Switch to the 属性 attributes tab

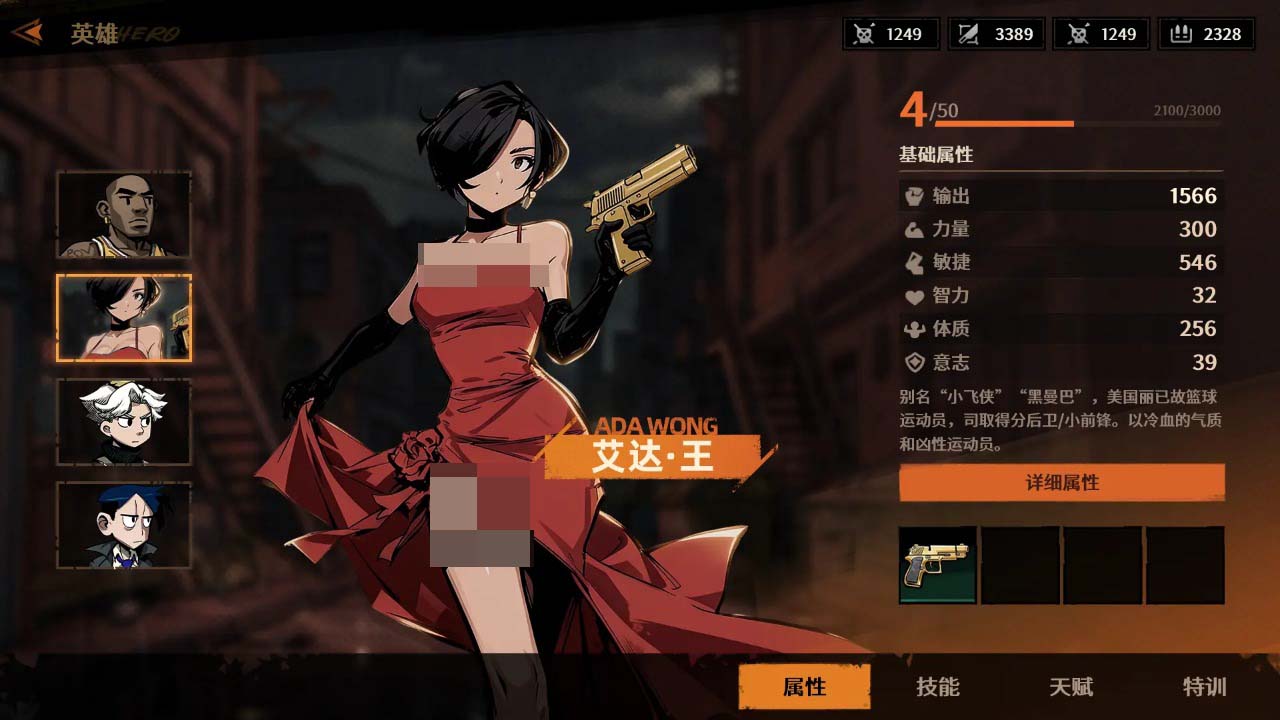804,687
